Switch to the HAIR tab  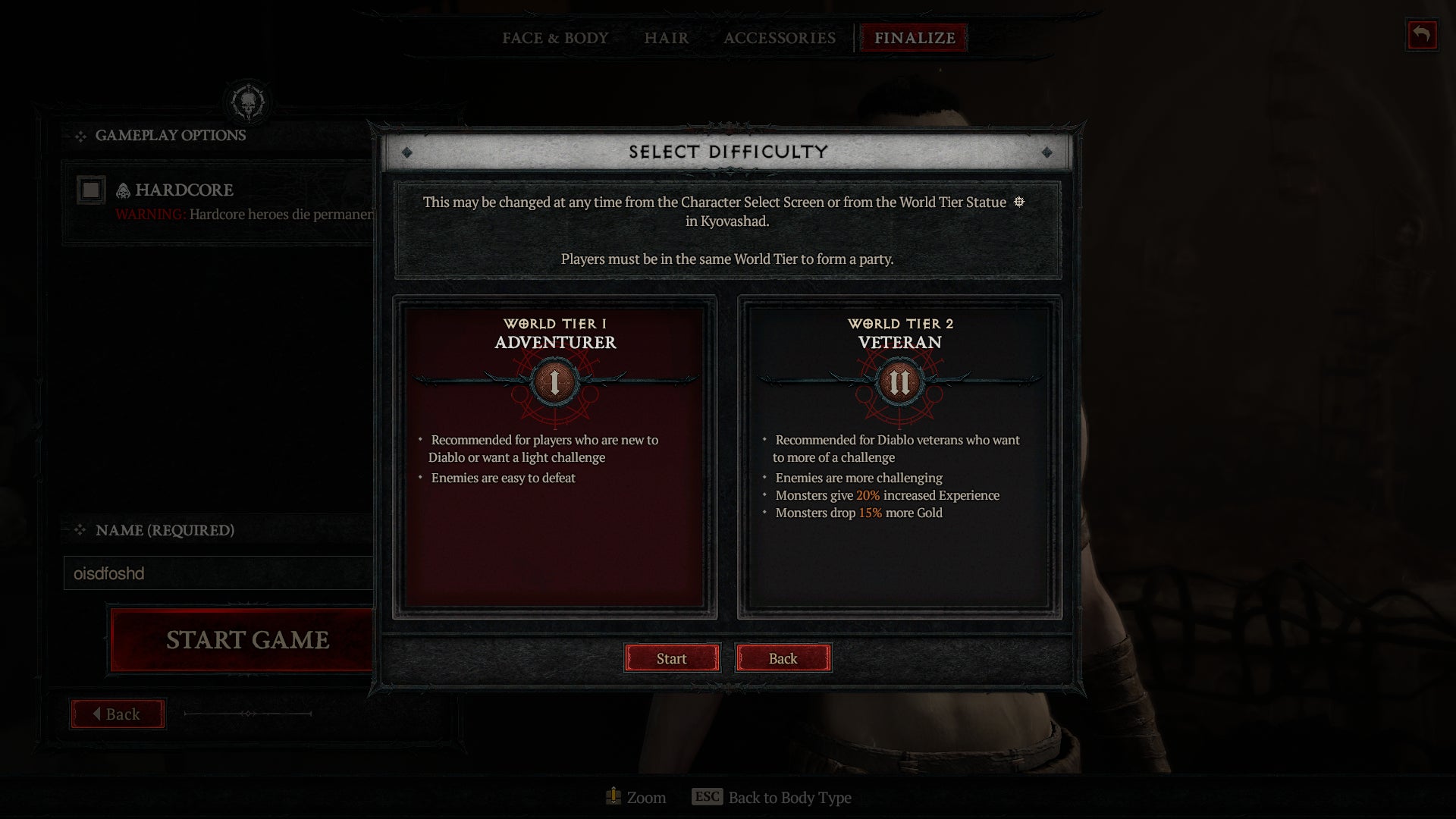(x=665, y=38)
